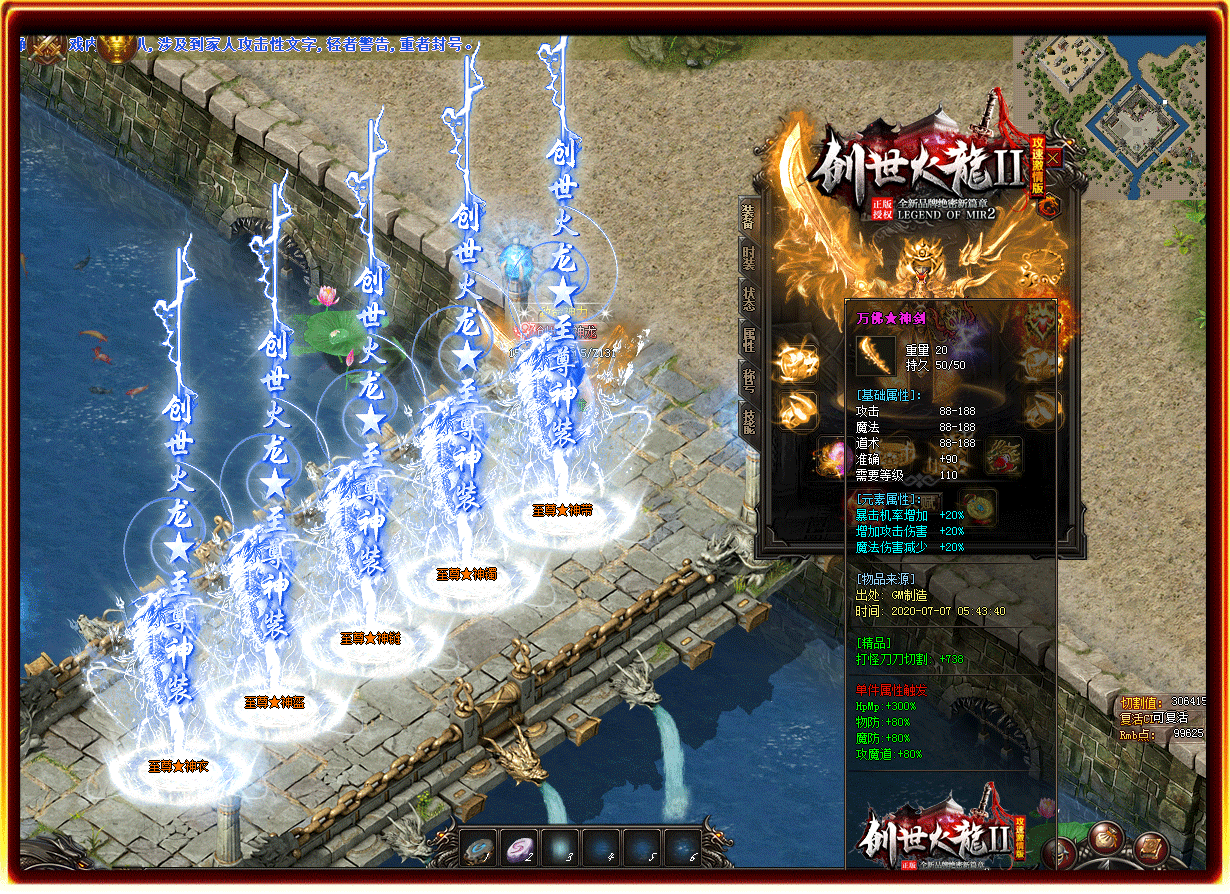Switch to the 称号 title tab
This screenshot has width=1230, height=894.
click(x=748, y=379)
